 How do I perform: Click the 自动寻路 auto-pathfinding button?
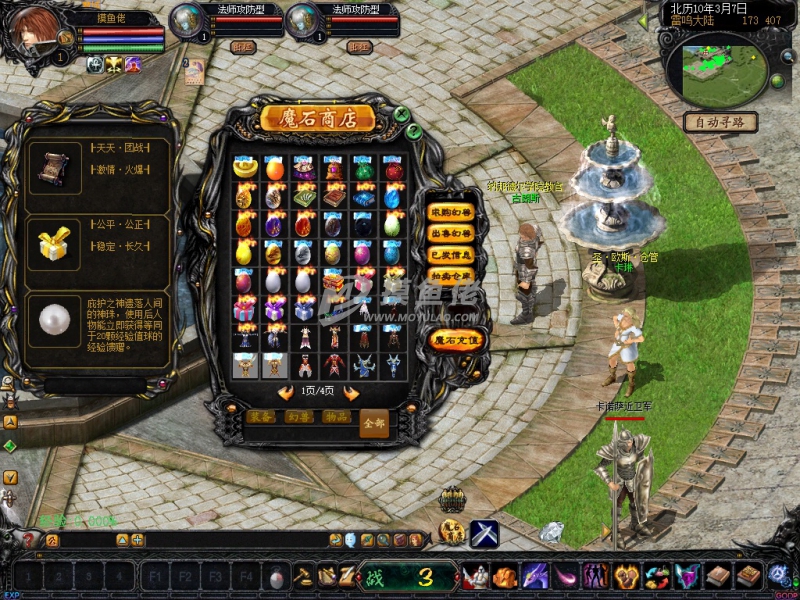[720, 122]
